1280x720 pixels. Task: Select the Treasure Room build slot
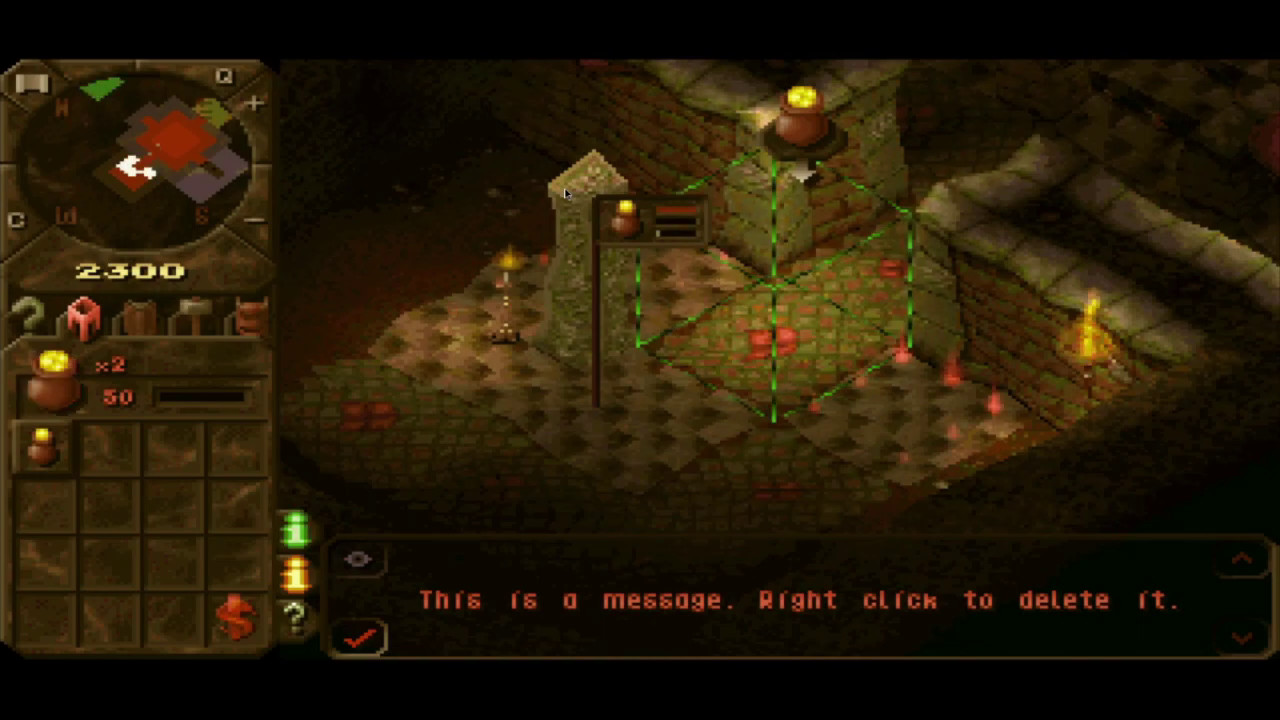[x=42, y=447]
